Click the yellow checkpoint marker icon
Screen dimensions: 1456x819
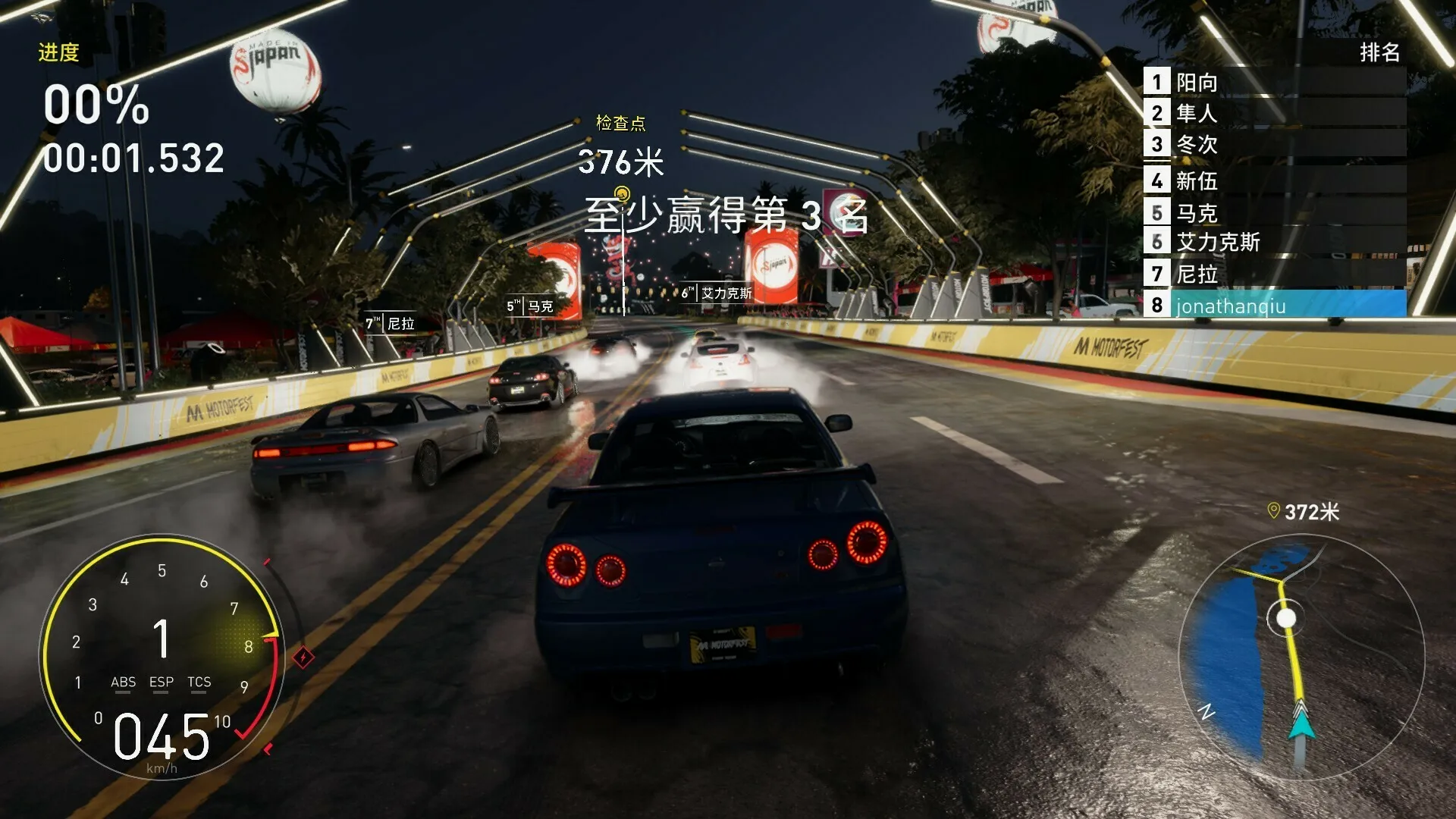point(622,193)
